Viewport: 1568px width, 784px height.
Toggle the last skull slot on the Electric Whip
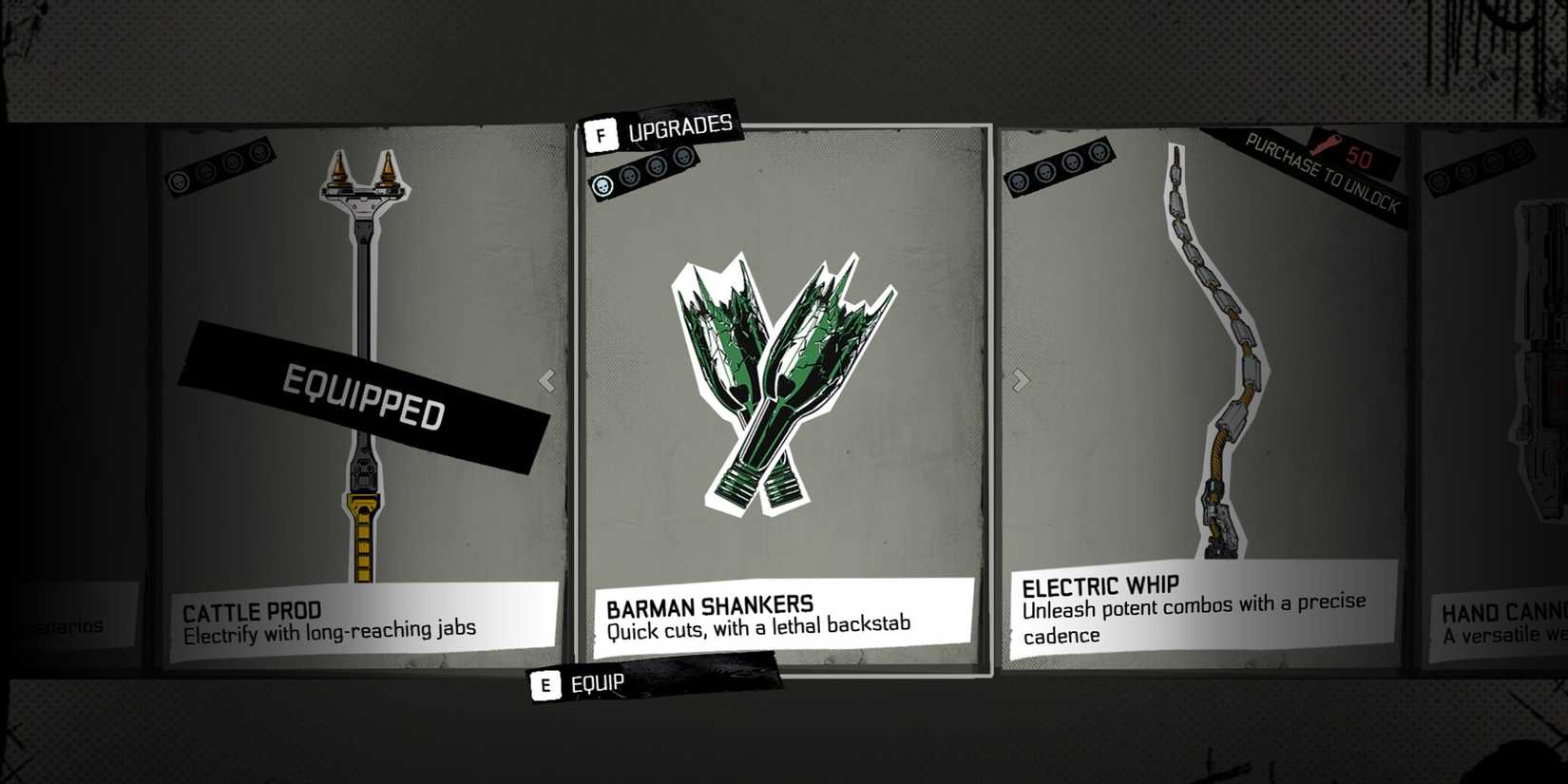1100,154
